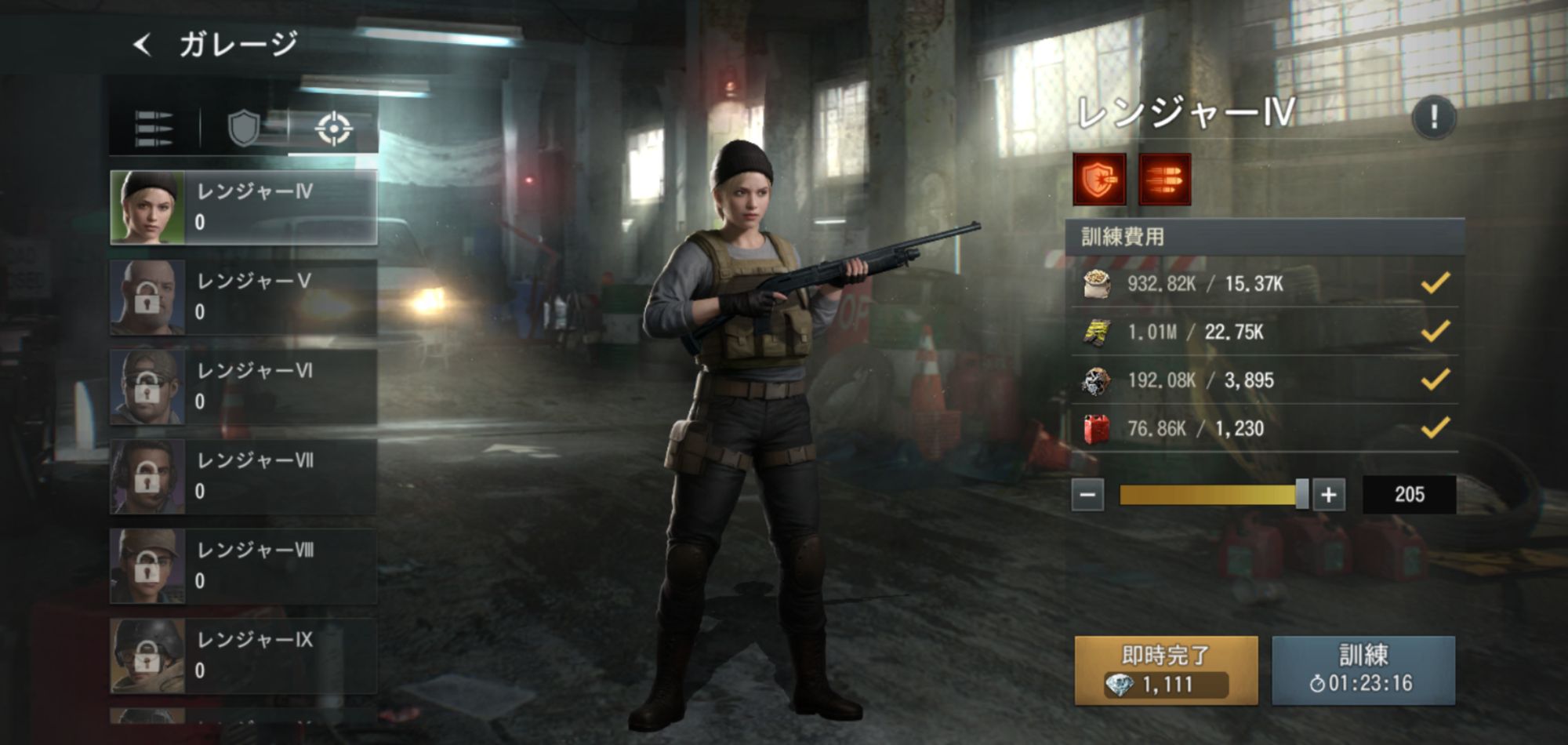
Task: Go back from the ガレージ screen
Action: (143, 45)
